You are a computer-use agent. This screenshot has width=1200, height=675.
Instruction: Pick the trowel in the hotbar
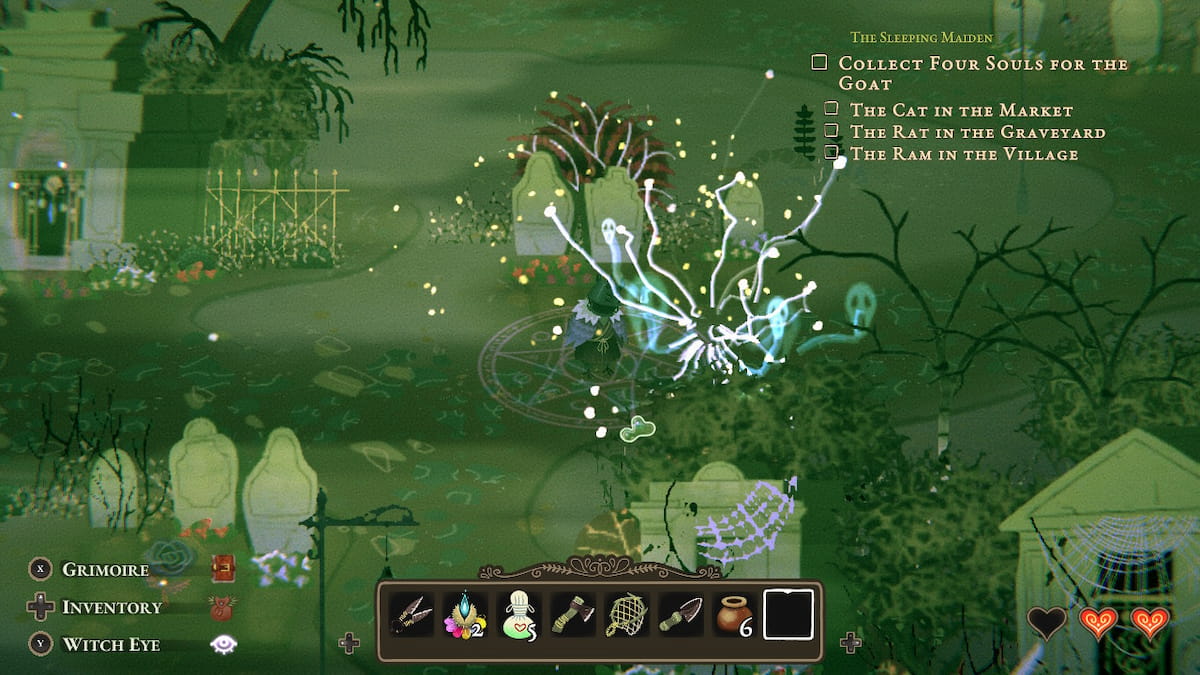679,614
